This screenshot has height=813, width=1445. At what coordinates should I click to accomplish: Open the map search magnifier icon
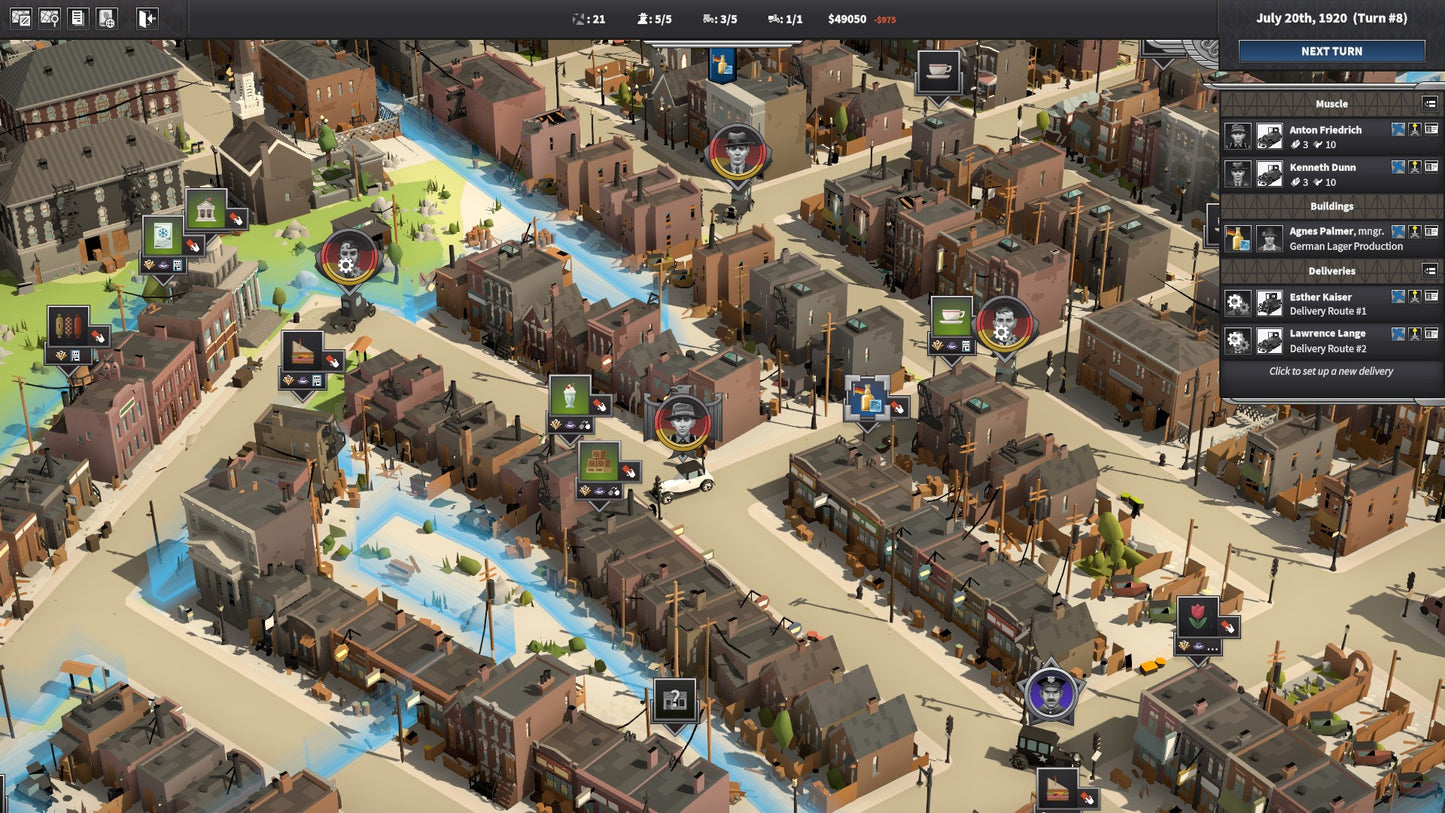[x=49, y=18]
